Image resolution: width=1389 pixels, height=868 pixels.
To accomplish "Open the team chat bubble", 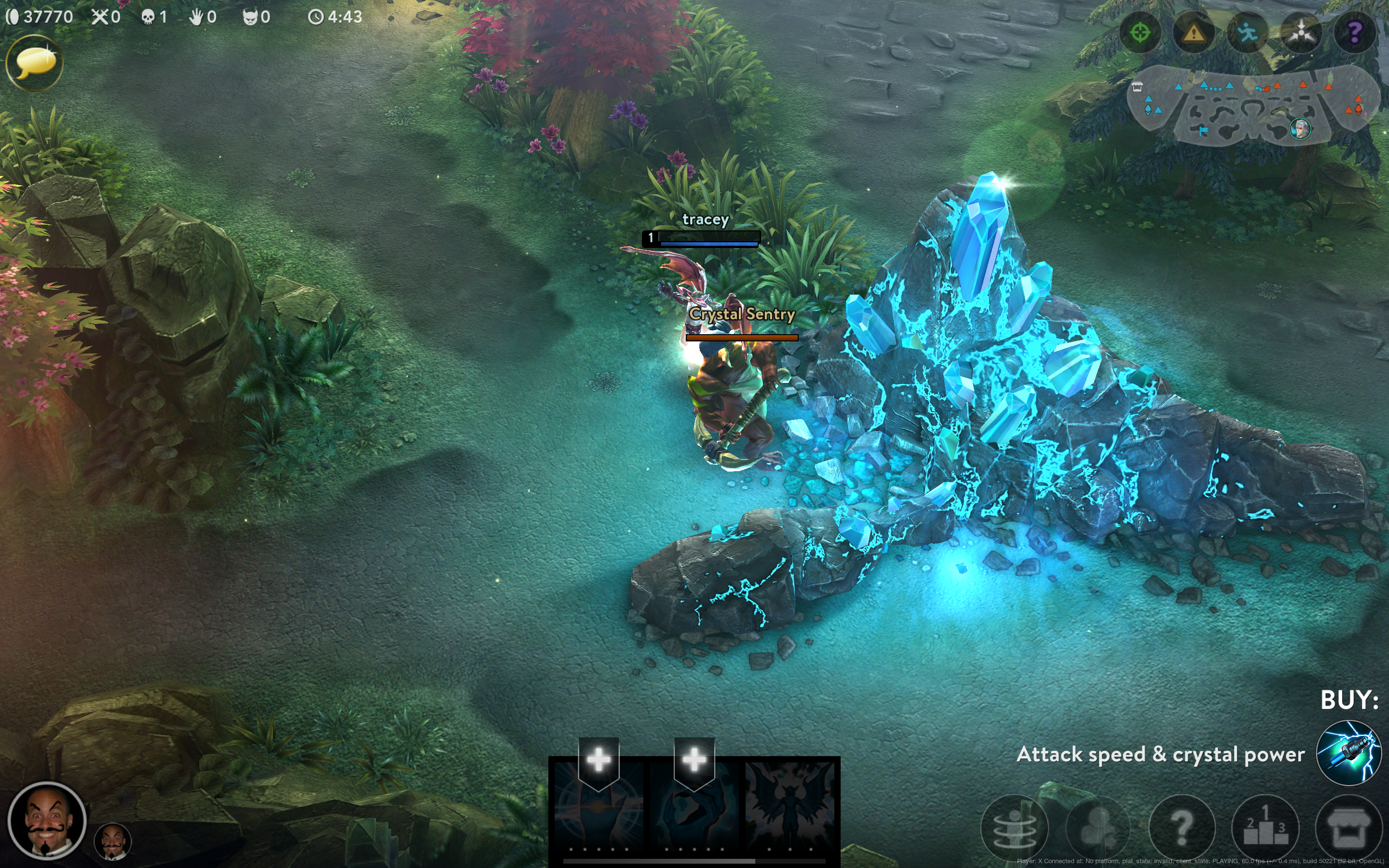I will click(x=34, y=63).
